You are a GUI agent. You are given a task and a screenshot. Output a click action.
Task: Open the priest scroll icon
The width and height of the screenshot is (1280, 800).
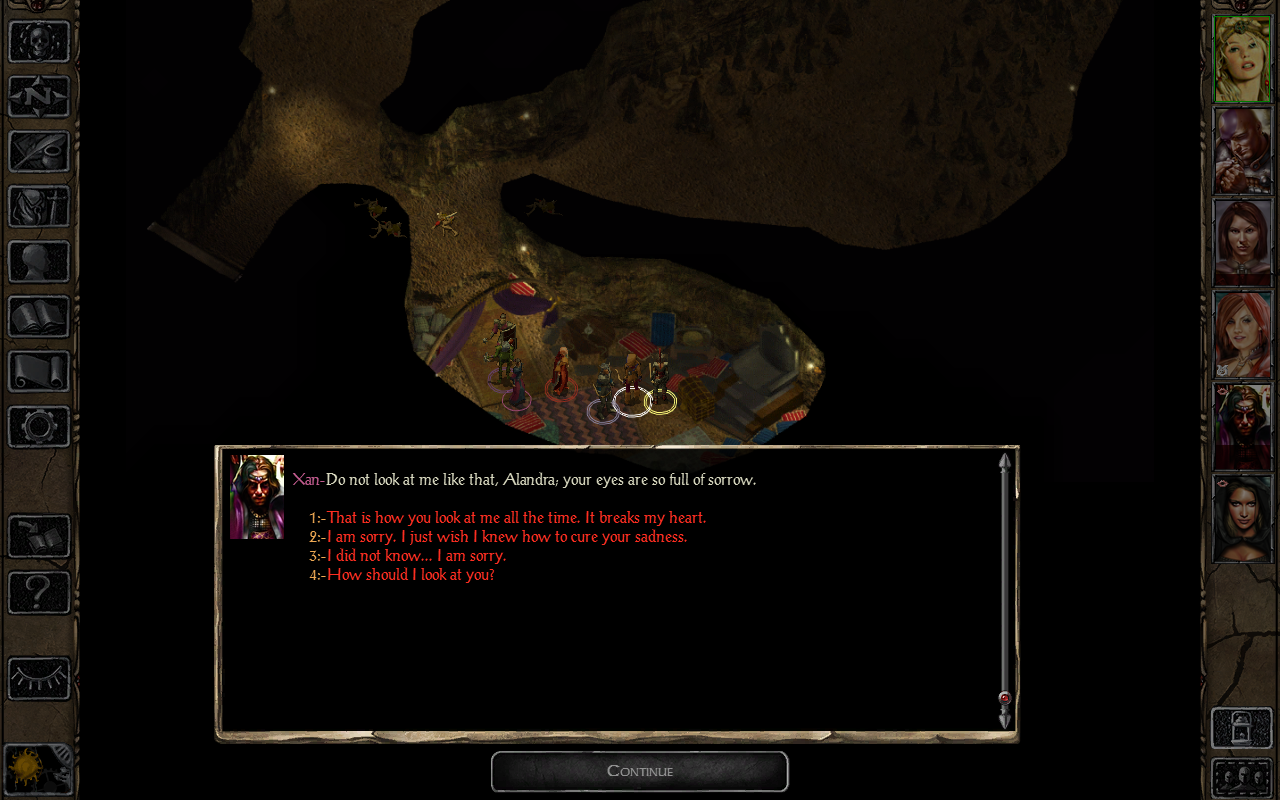pyautogui.click(x=39, y=372)
